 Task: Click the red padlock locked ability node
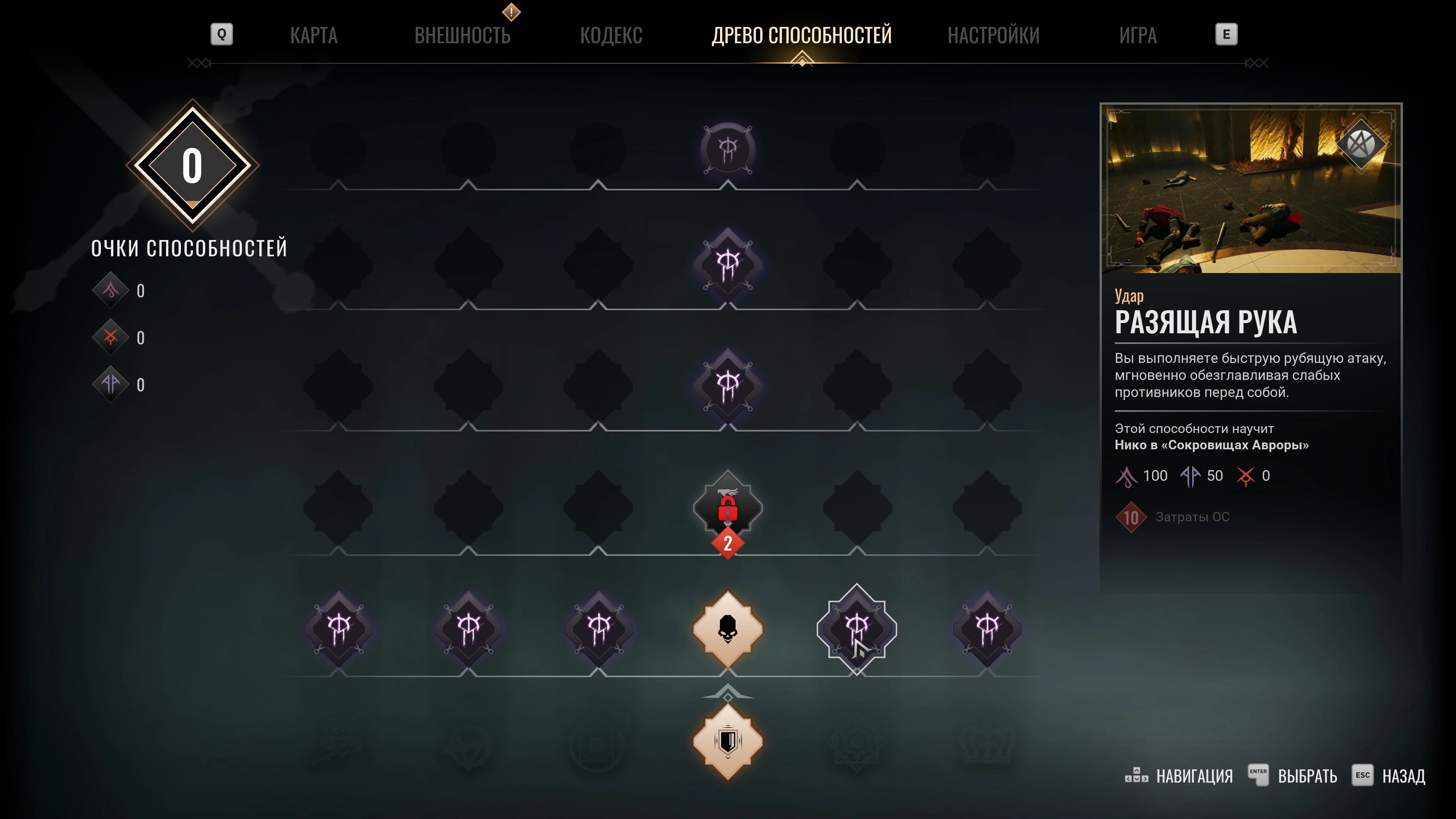[x=728, y=508]
